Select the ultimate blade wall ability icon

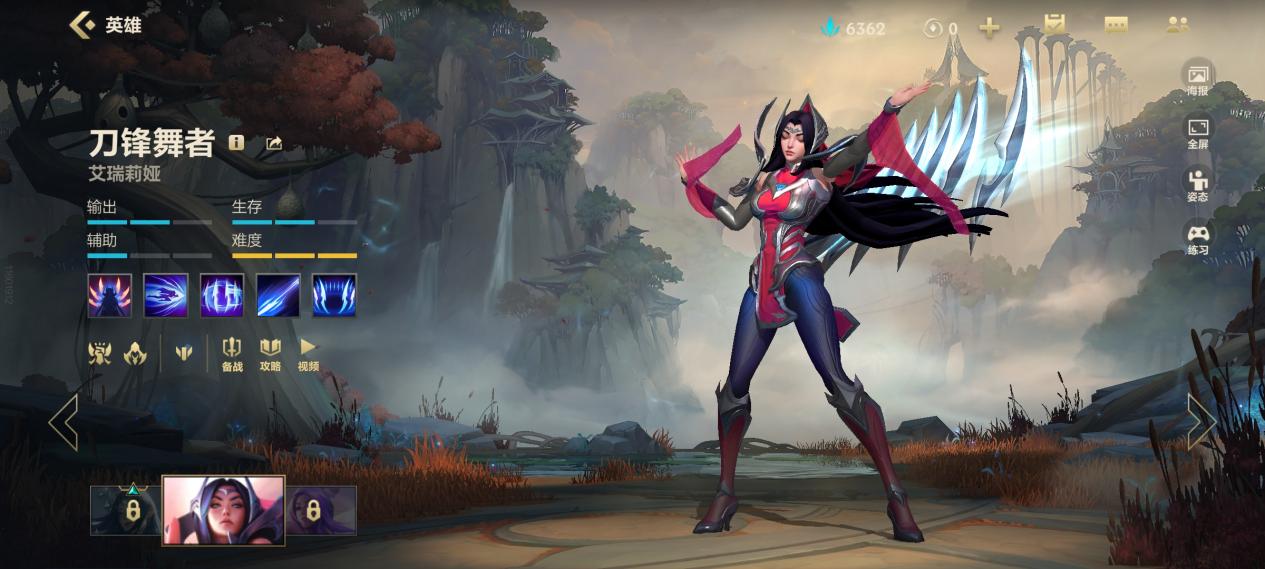[x=334, y=296]
